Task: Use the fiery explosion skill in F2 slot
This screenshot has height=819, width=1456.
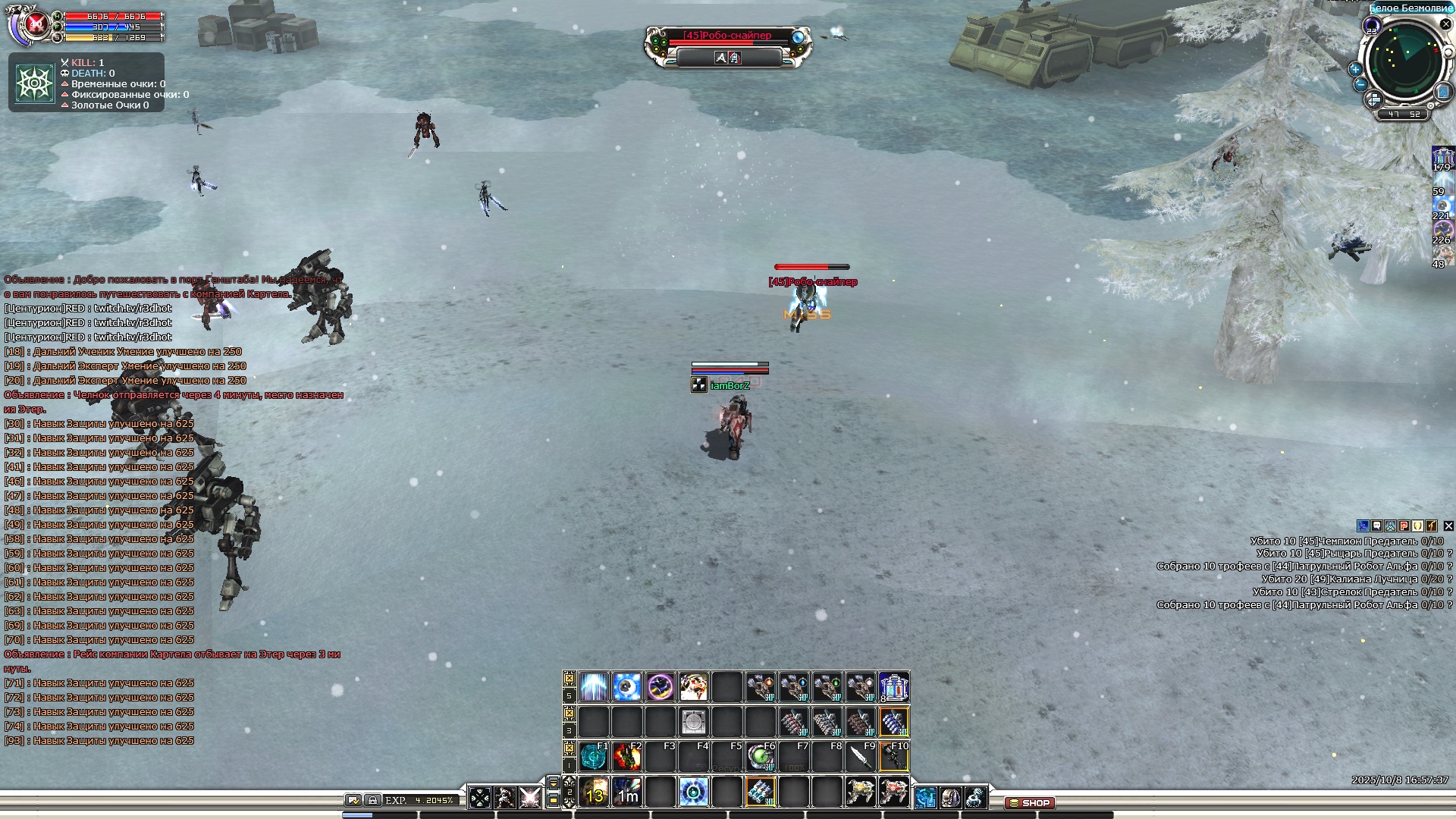Action: pos(627,757)
